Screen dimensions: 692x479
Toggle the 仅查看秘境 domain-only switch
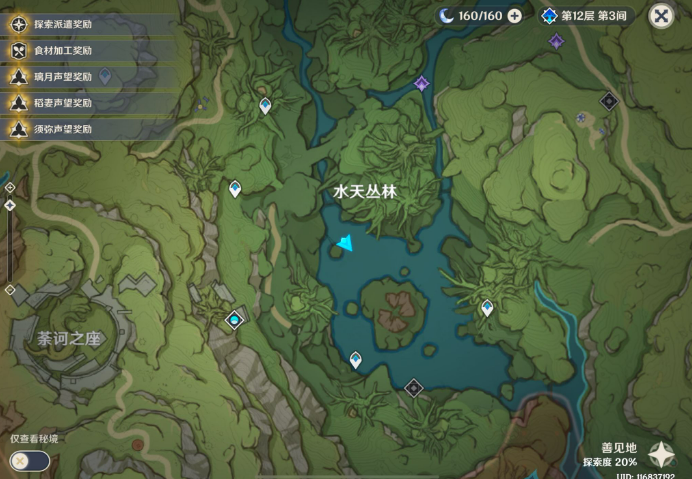(29, 460)
